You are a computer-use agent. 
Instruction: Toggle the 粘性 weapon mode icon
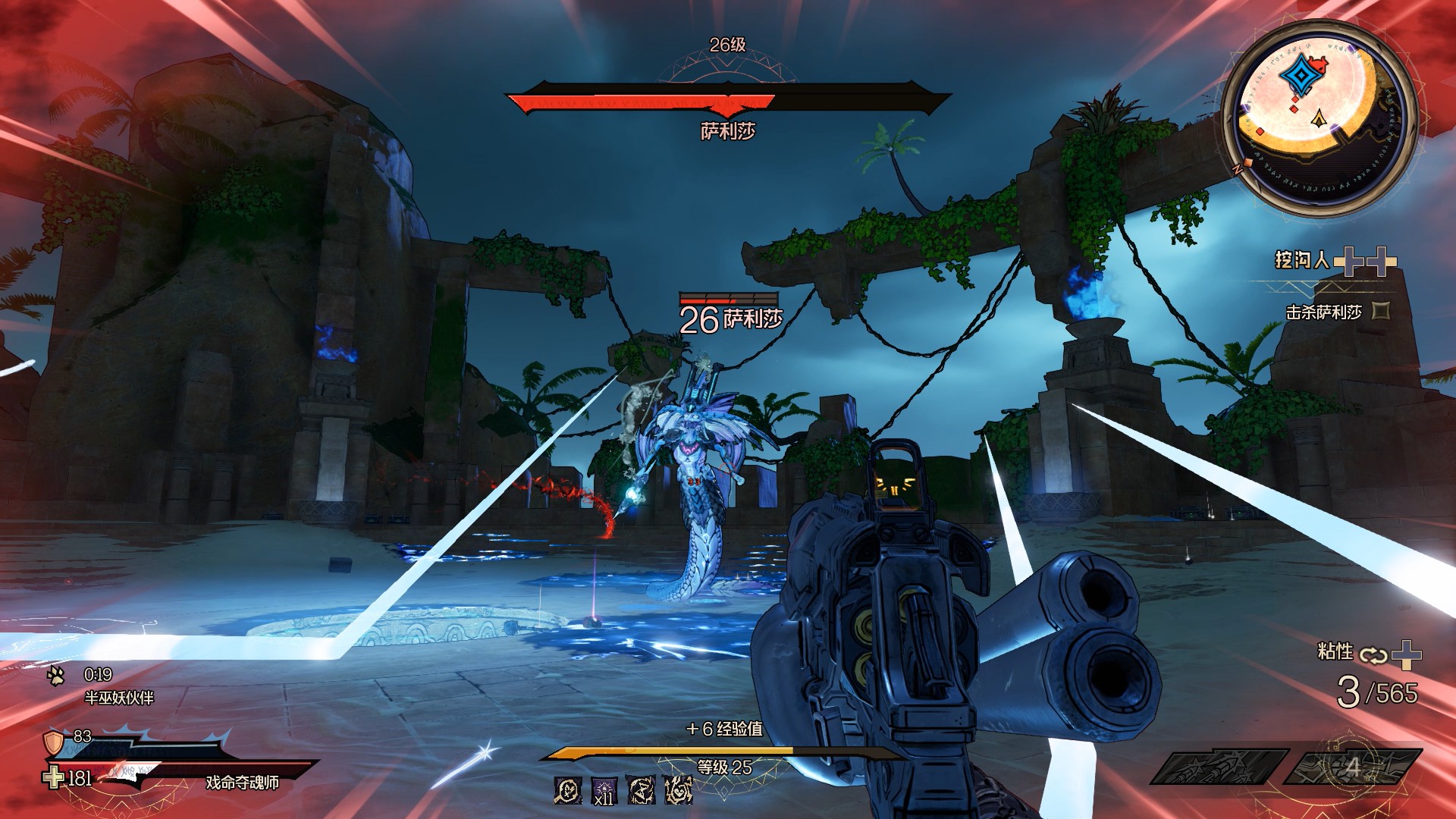(x=1373, y=654)
